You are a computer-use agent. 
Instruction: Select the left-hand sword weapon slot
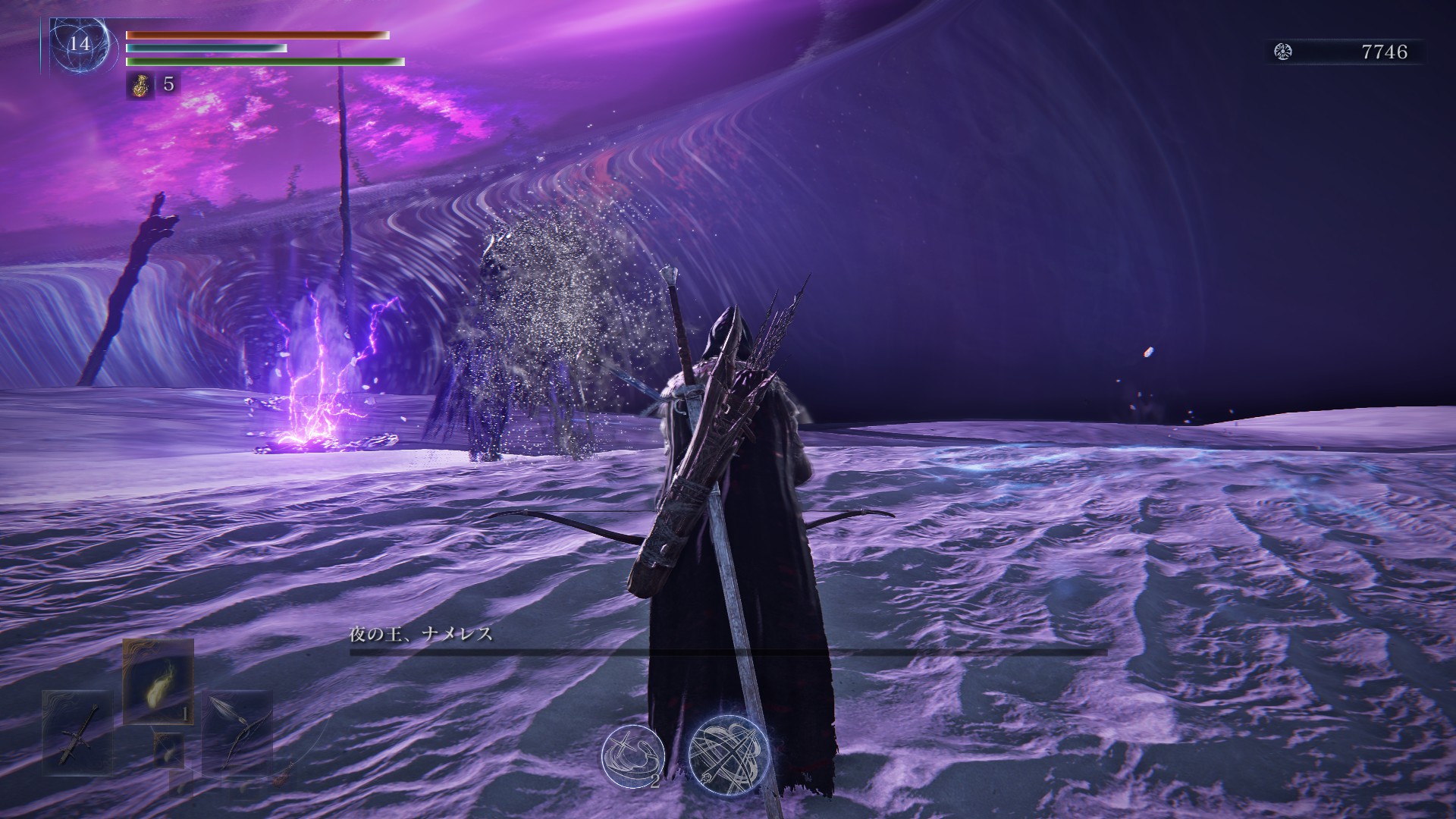tap(79, 733)
